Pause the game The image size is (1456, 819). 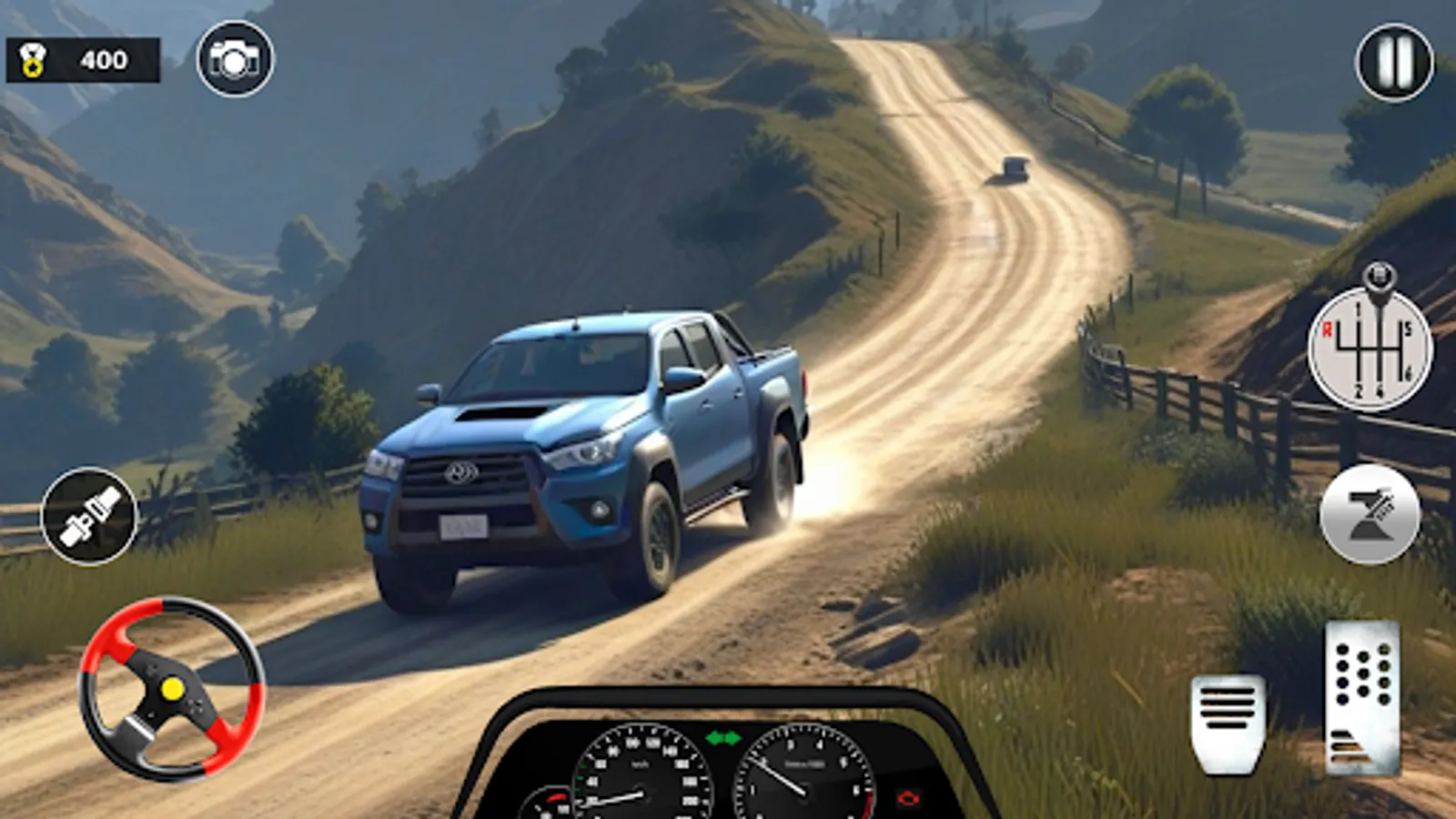[1392, 61]
